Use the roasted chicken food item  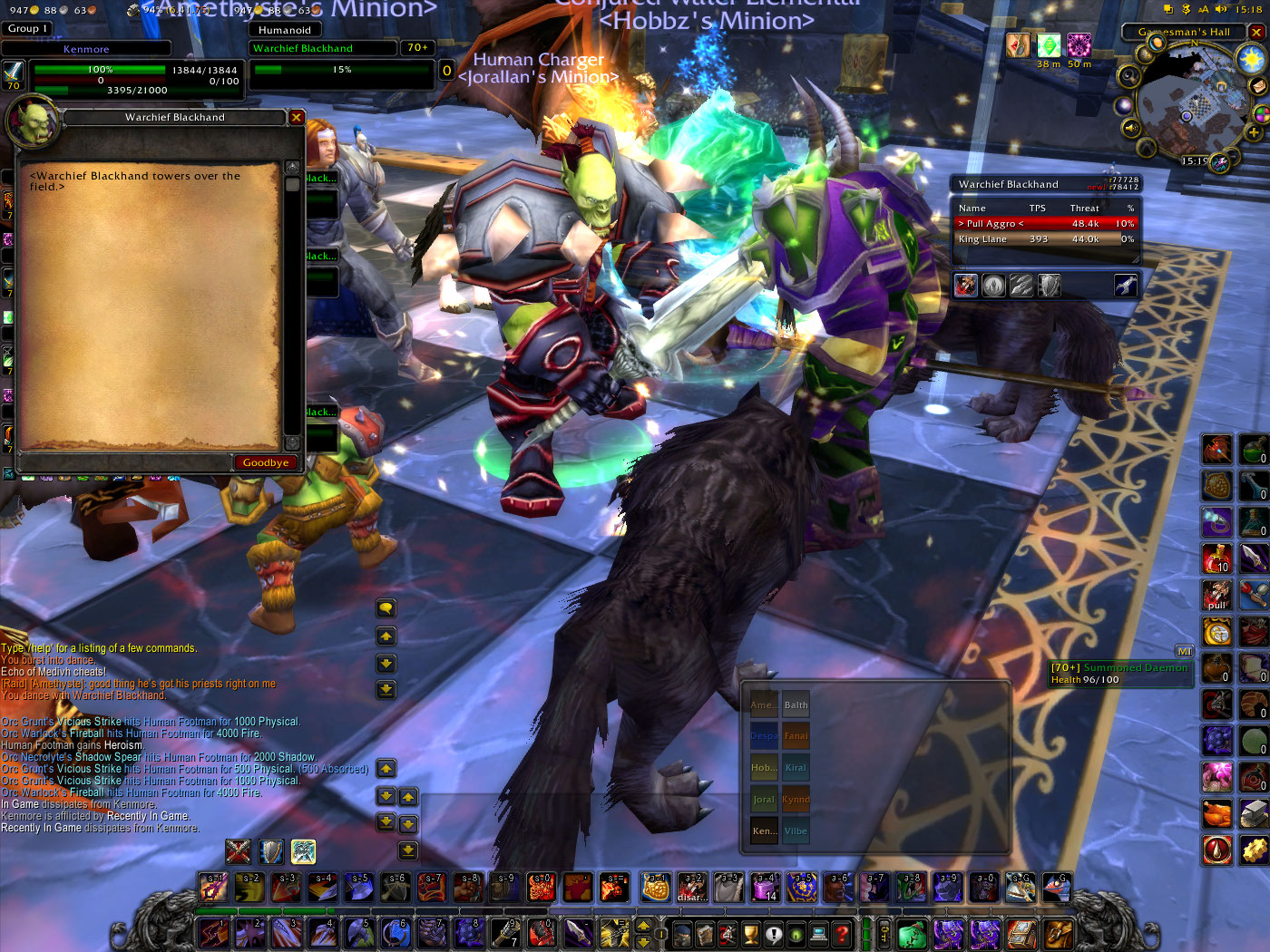click(x=1216, y=813)
